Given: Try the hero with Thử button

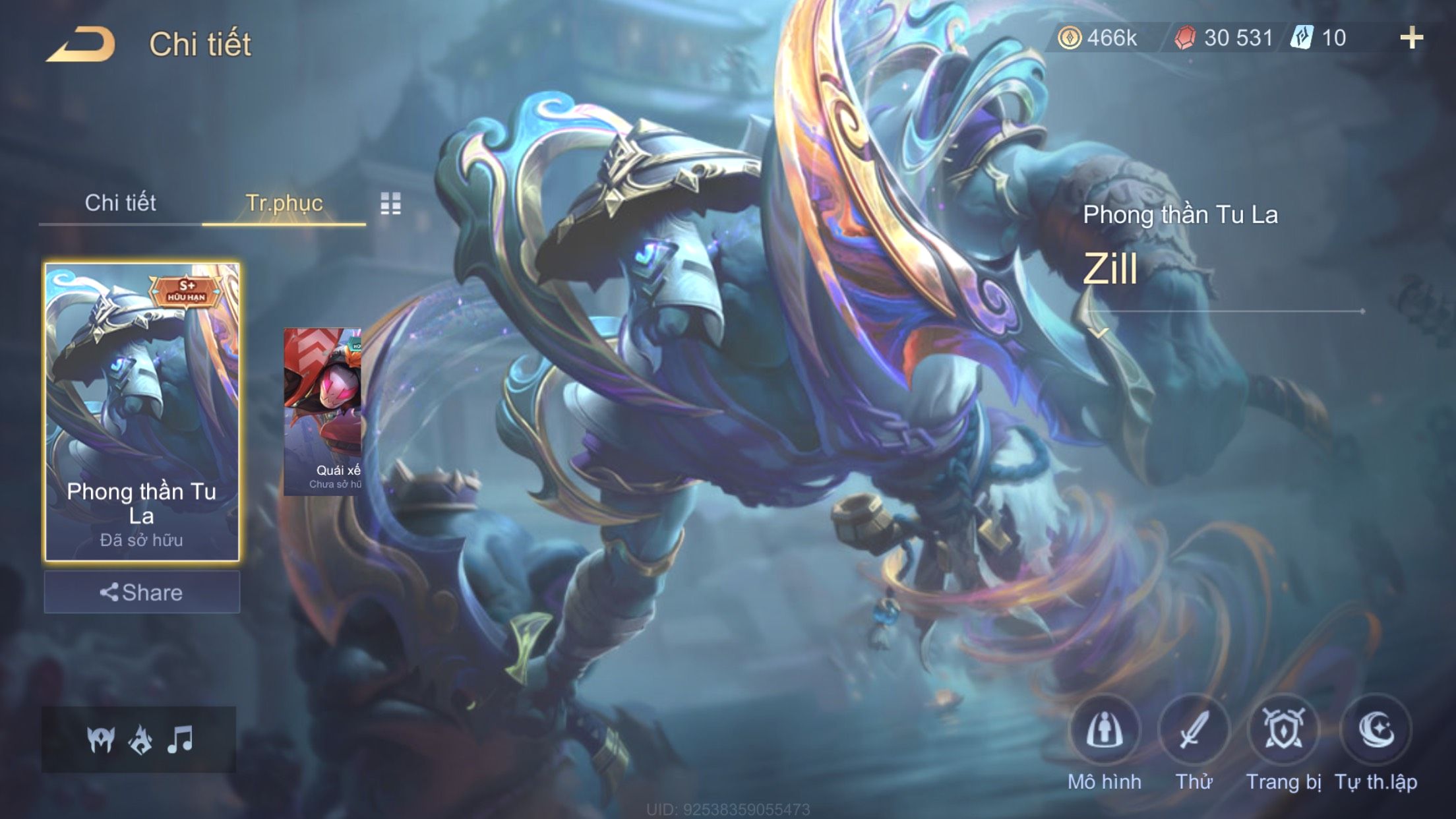Looking at the screenshot, I should tap(1194, 731).
